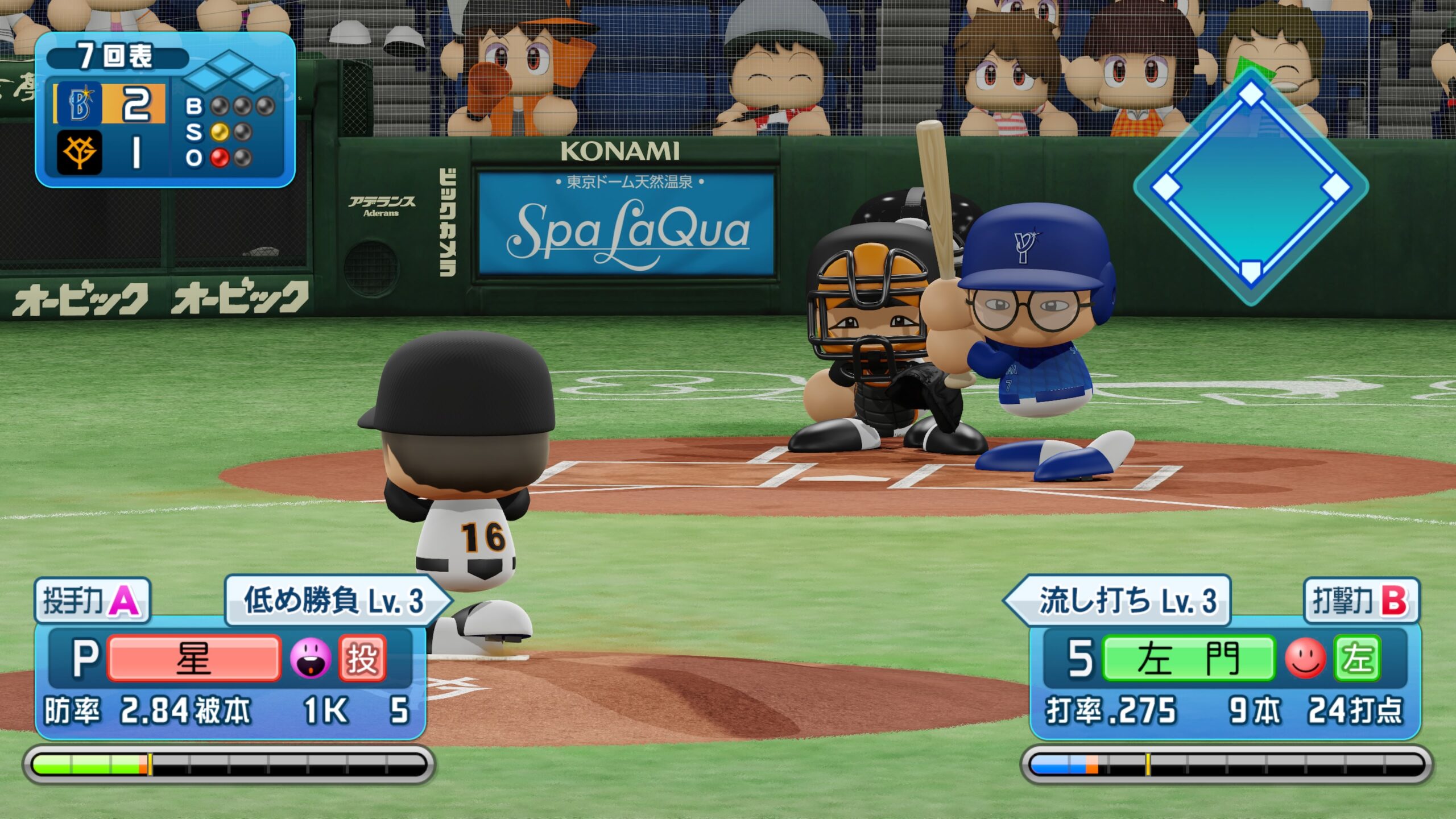
Task: Select the 低め勝負 Lv.3 skill tag
Action: (x=334, y=601)
